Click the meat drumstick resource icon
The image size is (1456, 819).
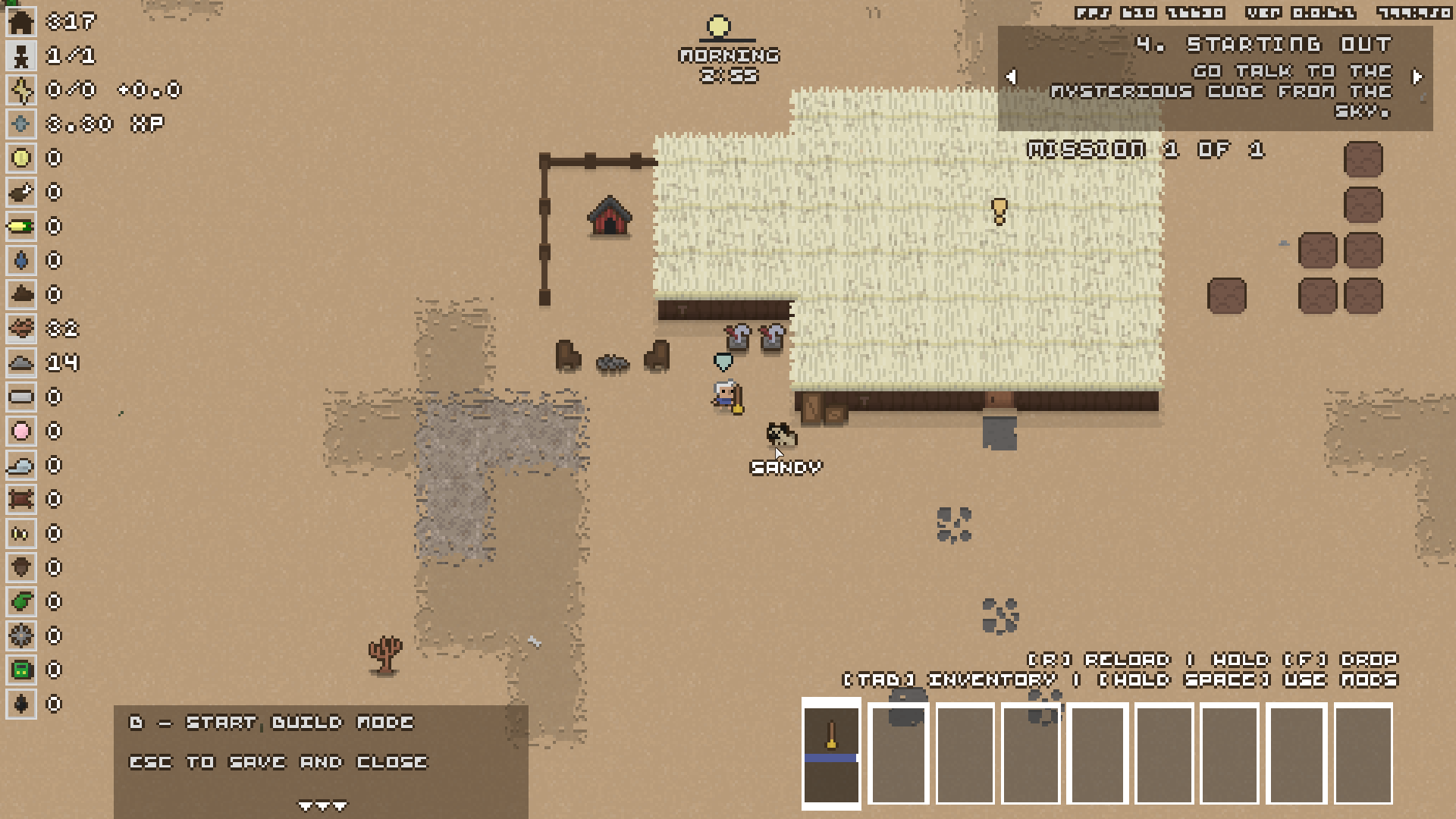21,193
